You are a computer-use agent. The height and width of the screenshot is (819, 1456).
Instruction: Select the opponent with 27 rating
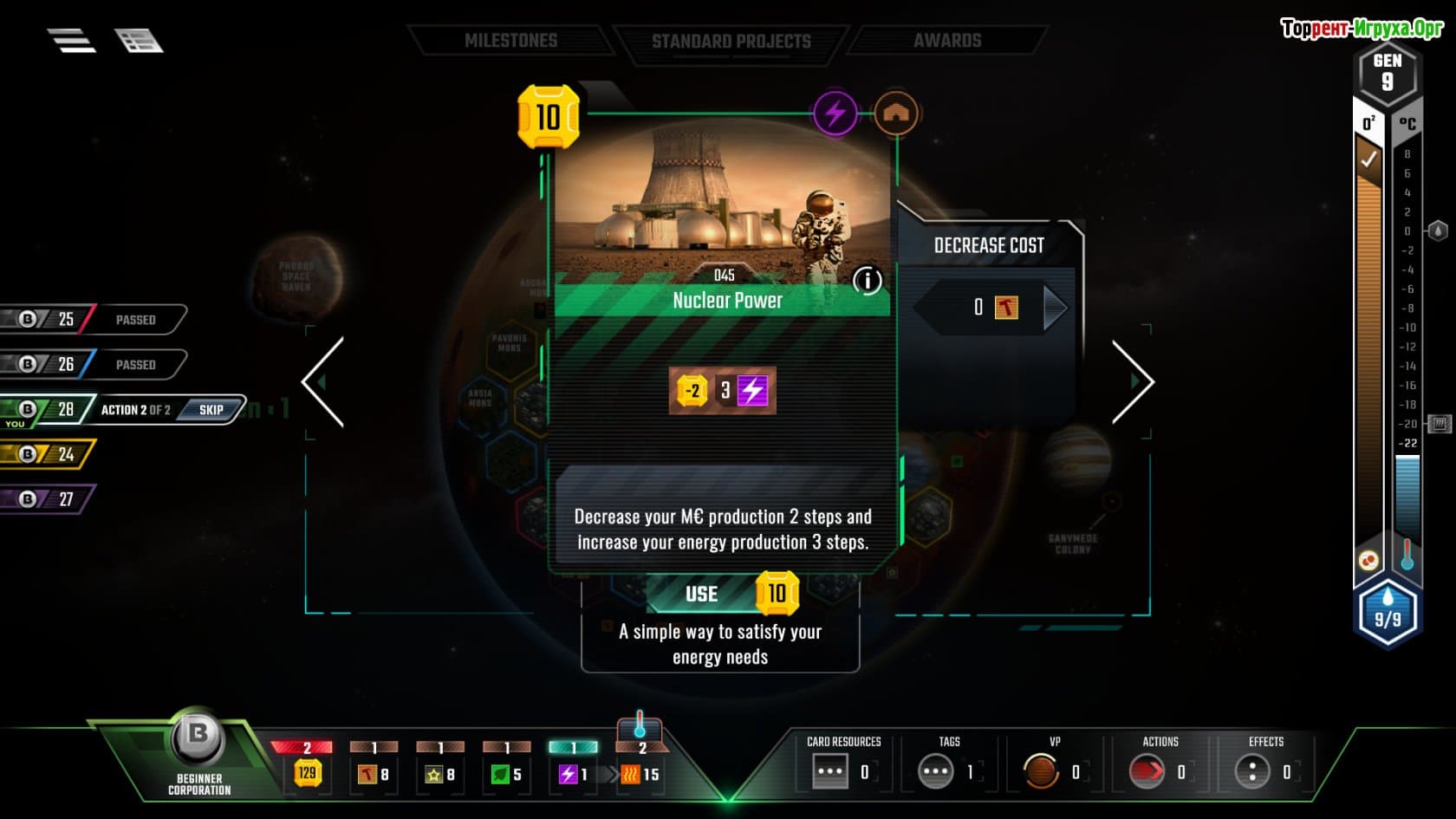48,499
